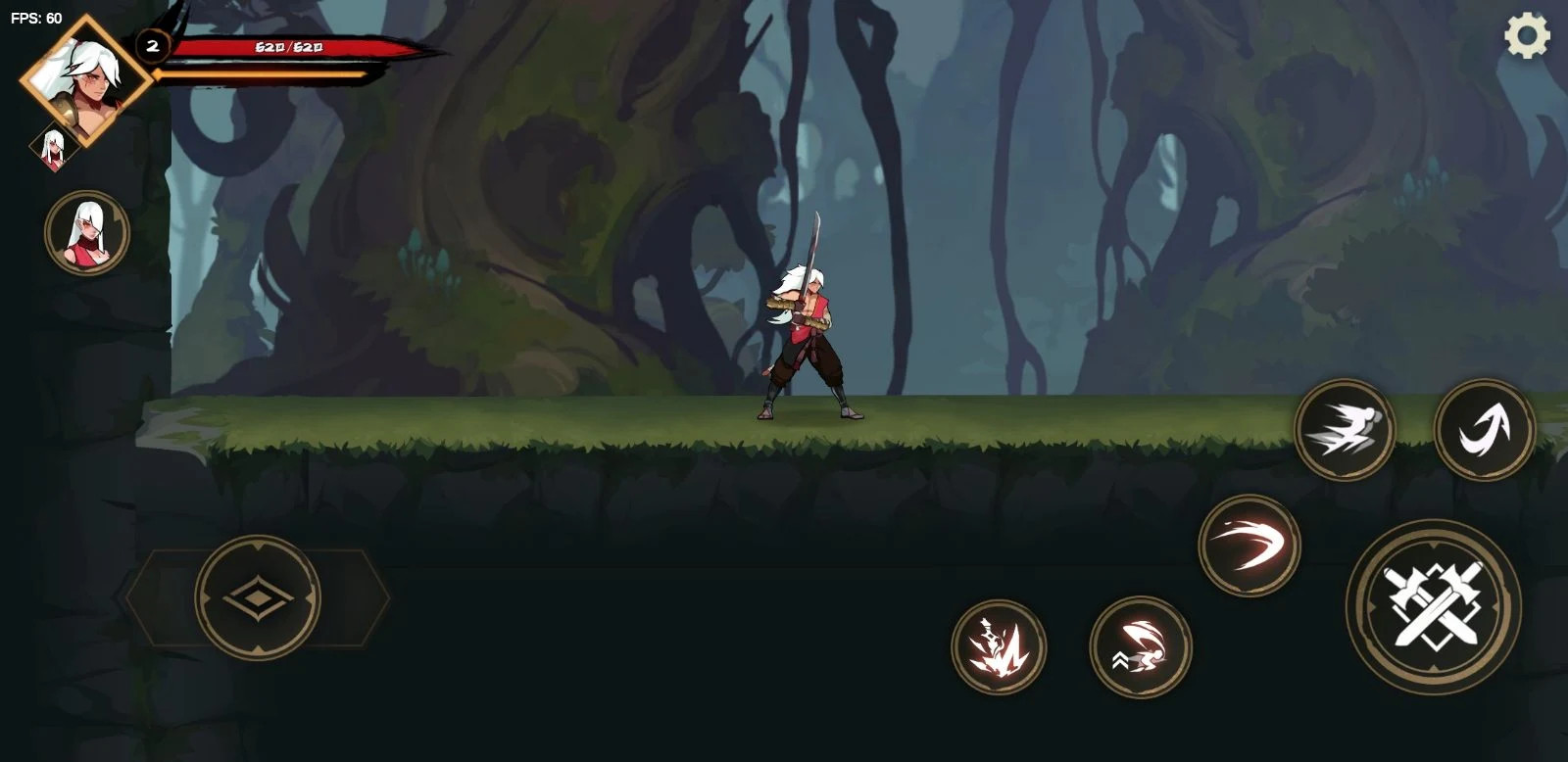This screenshot has height=762, width=1568.
Task: Use the crescent slash skill
Action: [1249, 545]
